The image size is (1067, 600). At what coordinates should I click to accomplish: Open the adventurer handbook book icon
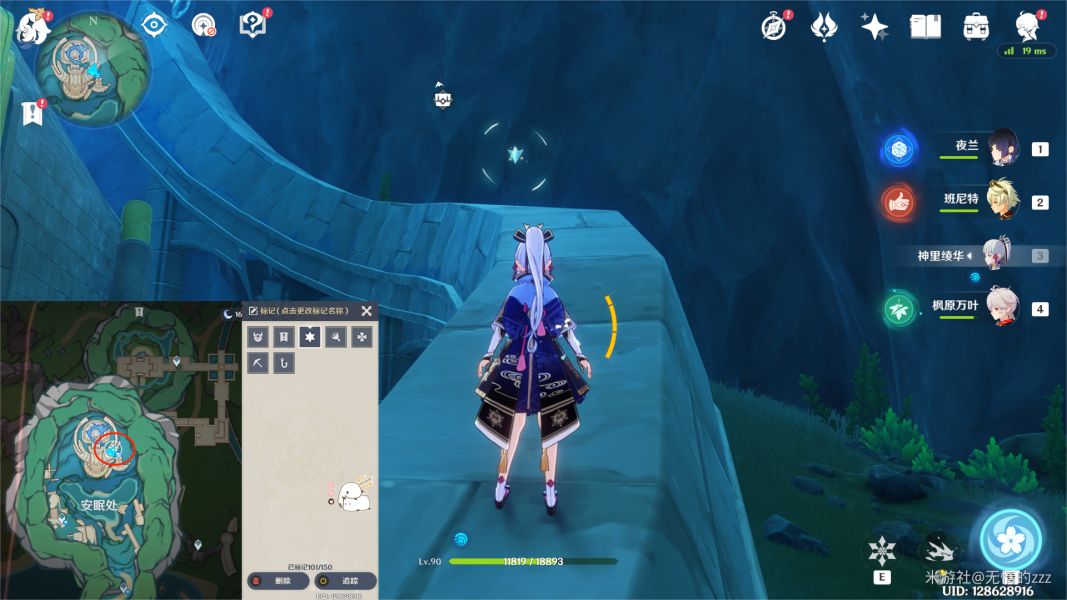pyautogui.click(x=925, y=27)
